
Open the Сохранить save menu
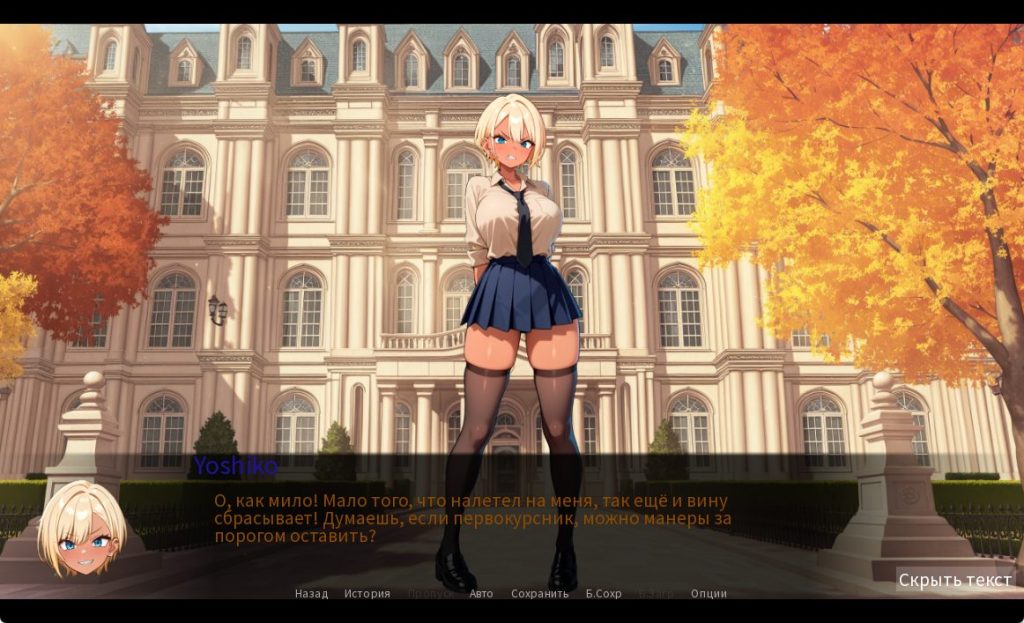[539, 593]
